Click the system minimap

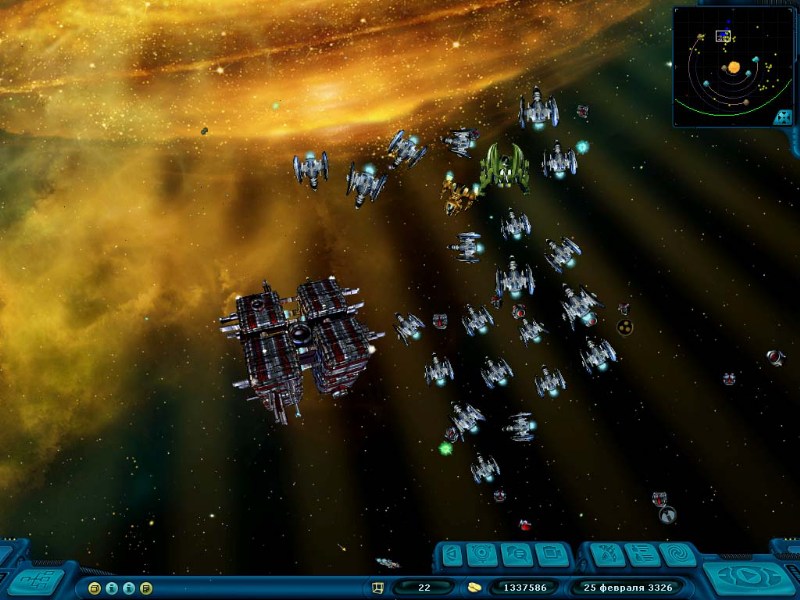[733, 66]
